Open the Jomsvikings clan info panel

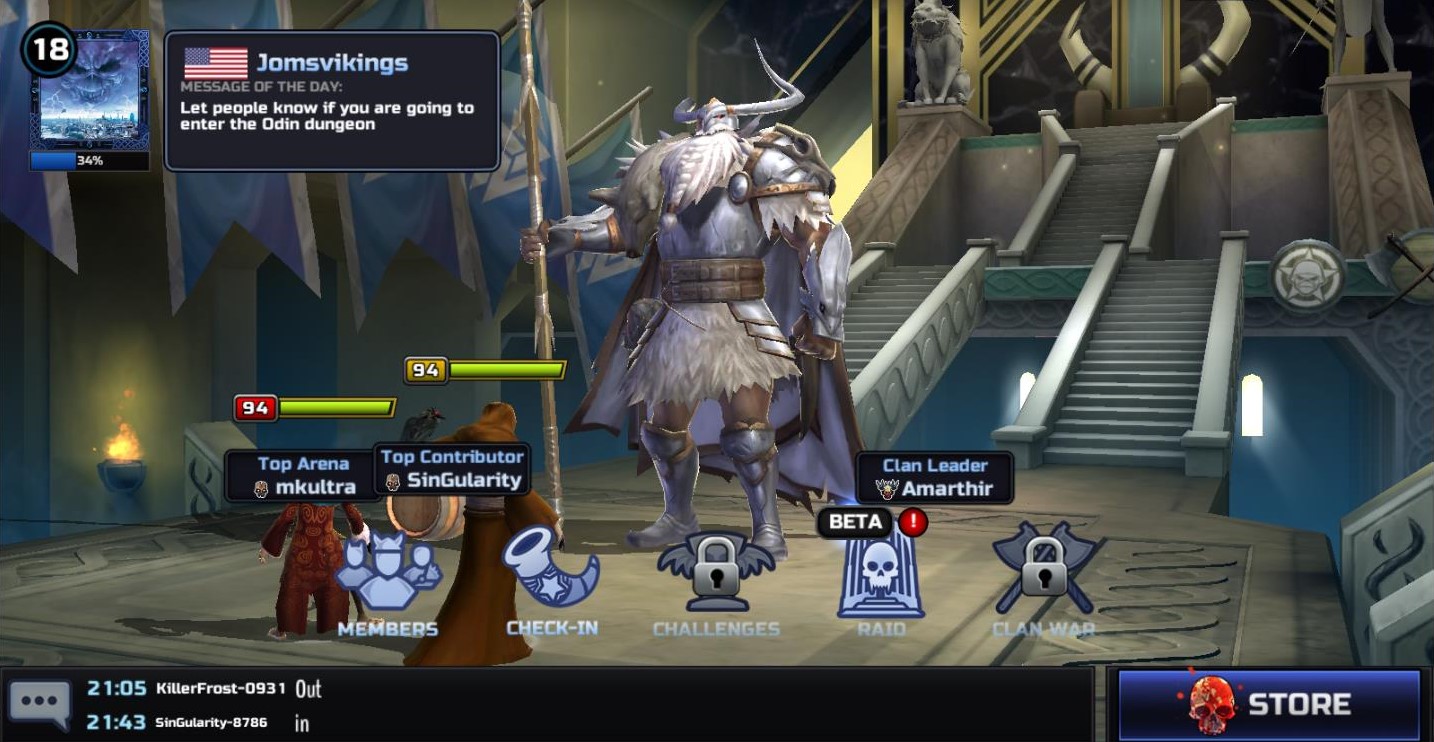point(332,100)
